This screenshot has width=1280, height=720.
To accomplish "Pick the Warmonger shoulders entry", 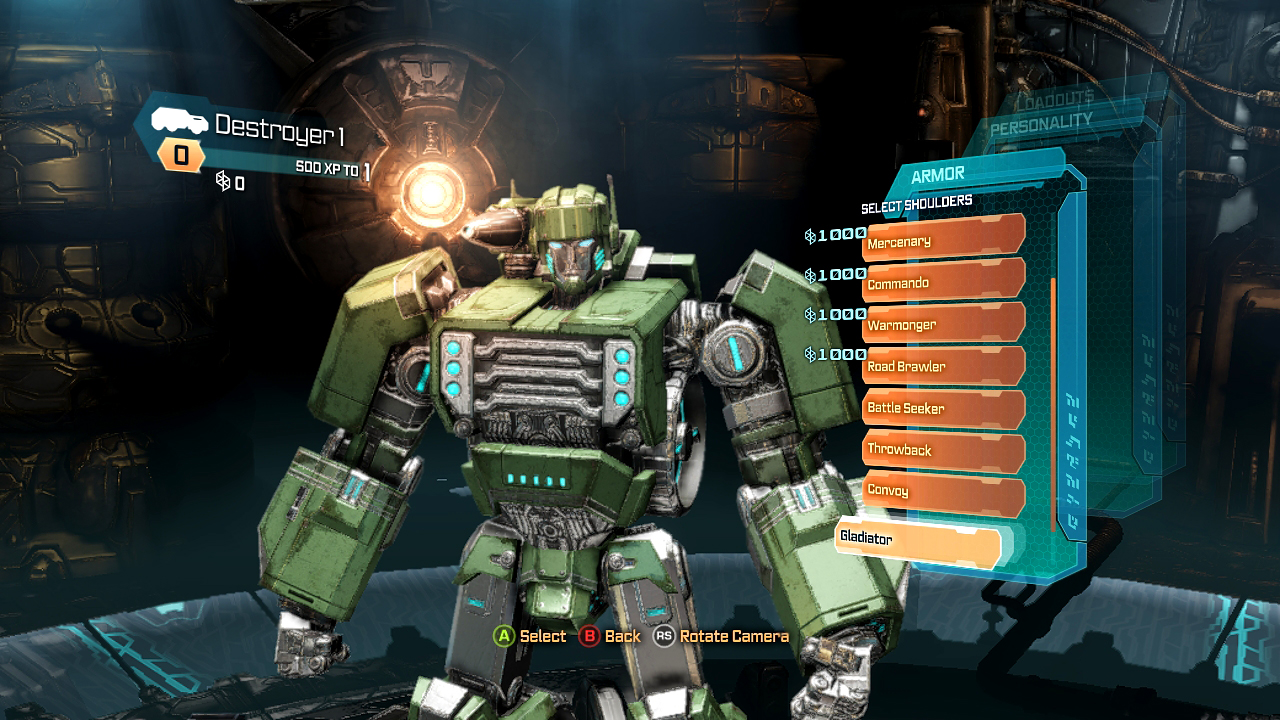I will (x=942, y=324).
